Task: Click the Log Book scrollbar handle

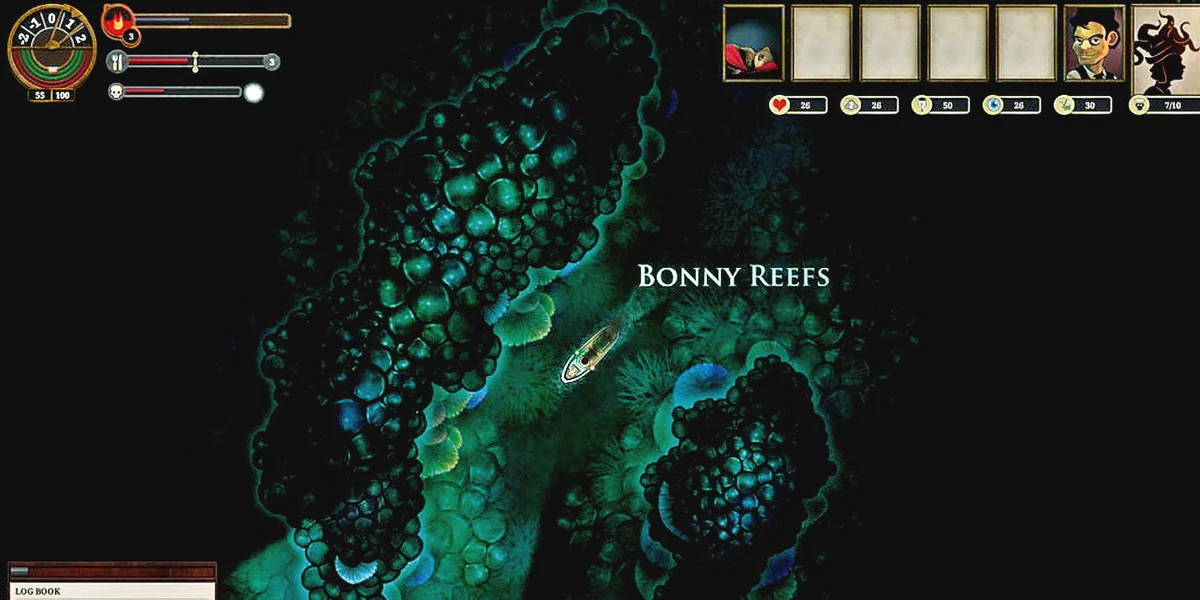Action: click(20, 571)
